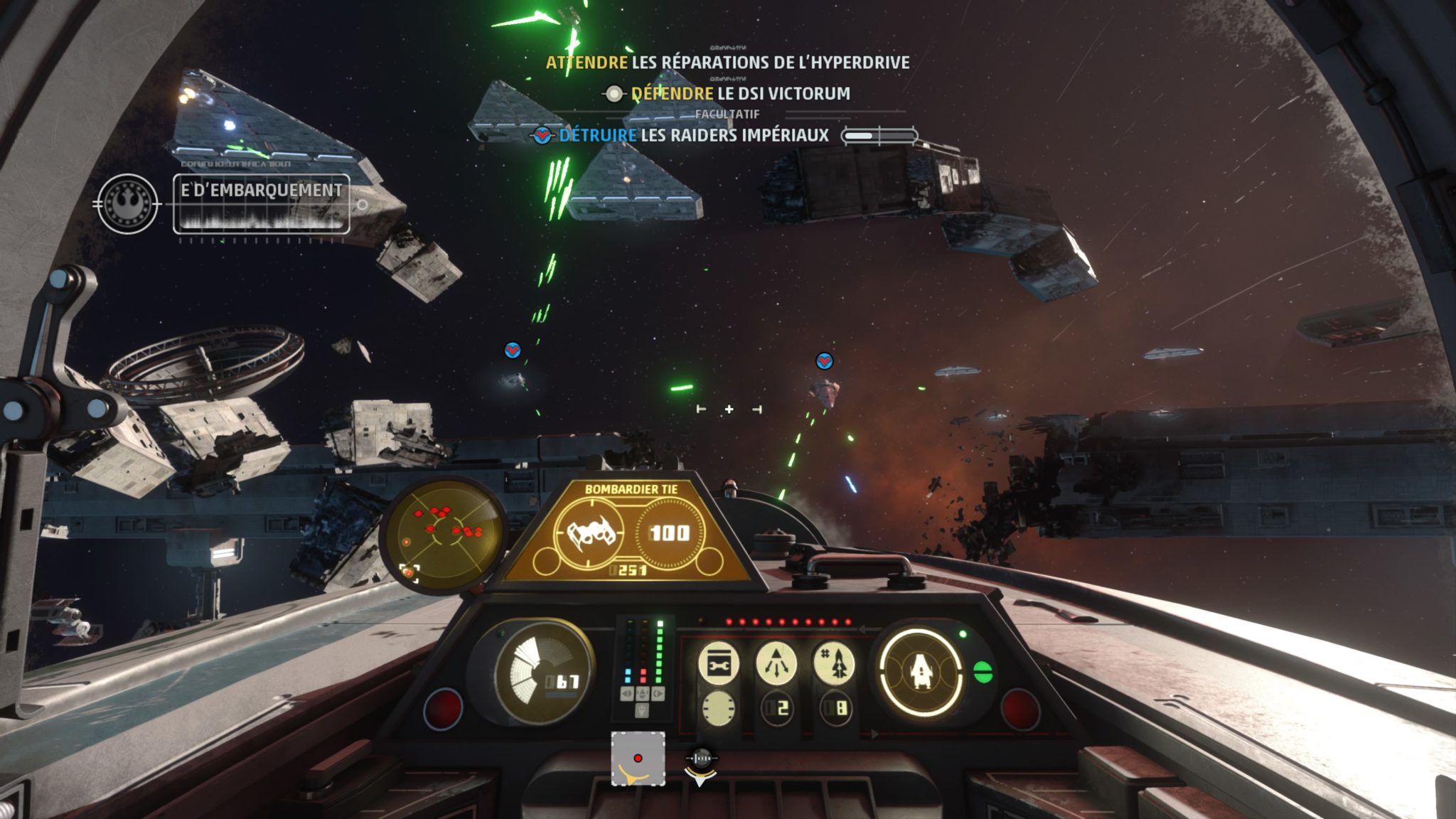
Task: Collapse the FACULTATIF optional objective section
Action: point(726,113)
